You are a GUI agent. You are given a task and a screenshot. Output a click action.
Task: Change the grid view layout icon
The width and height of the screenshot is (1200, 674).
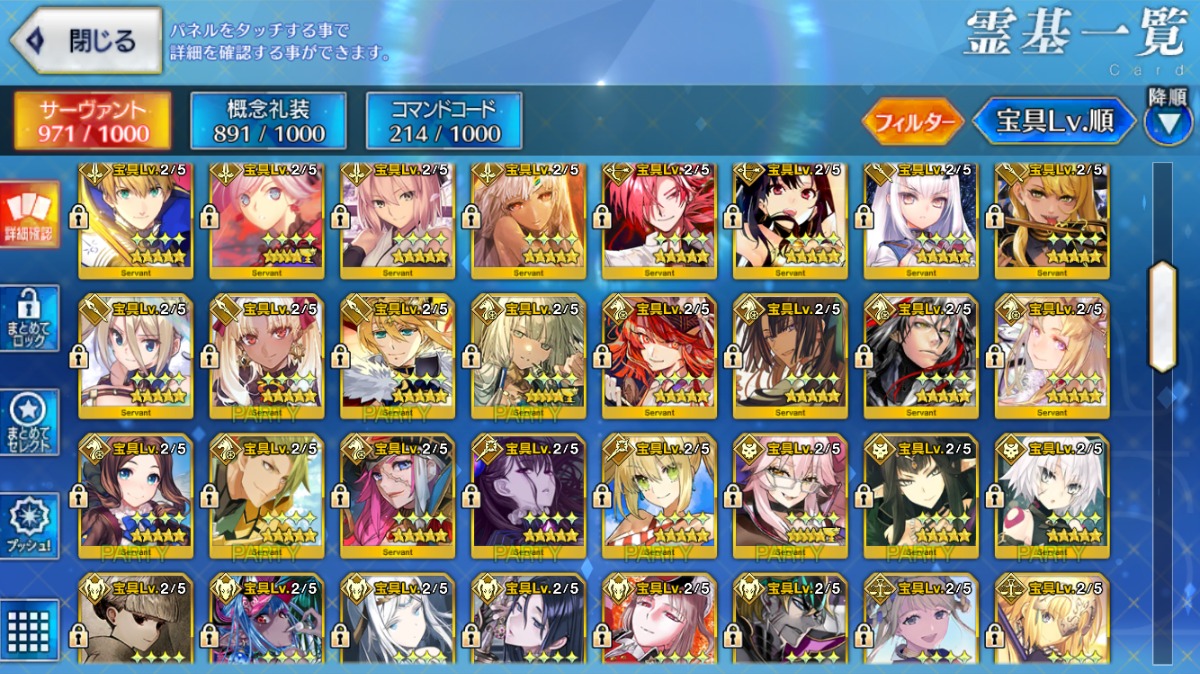29,630
